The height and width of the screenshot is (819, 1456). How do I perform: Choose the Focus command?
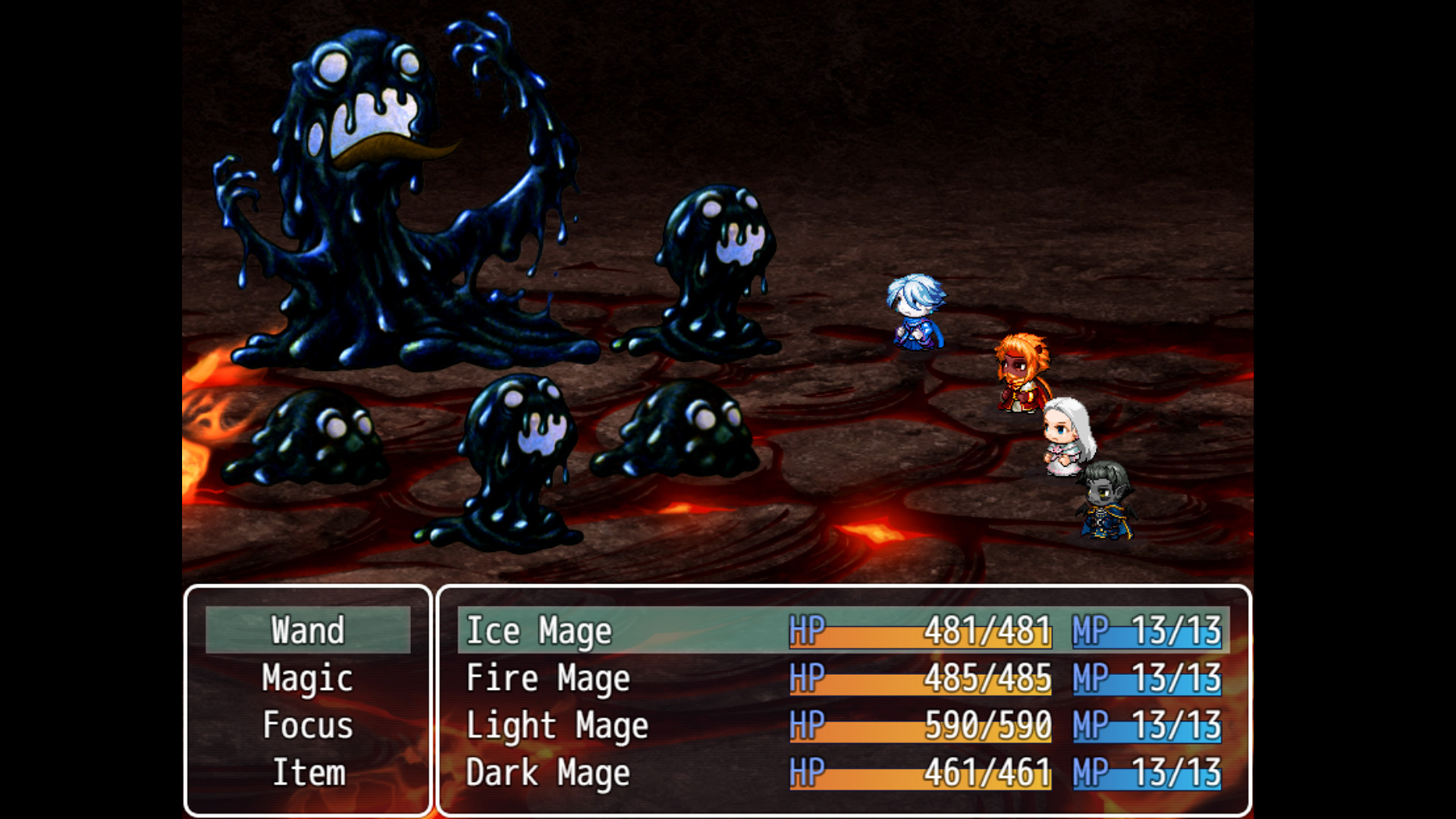[307, 726]
